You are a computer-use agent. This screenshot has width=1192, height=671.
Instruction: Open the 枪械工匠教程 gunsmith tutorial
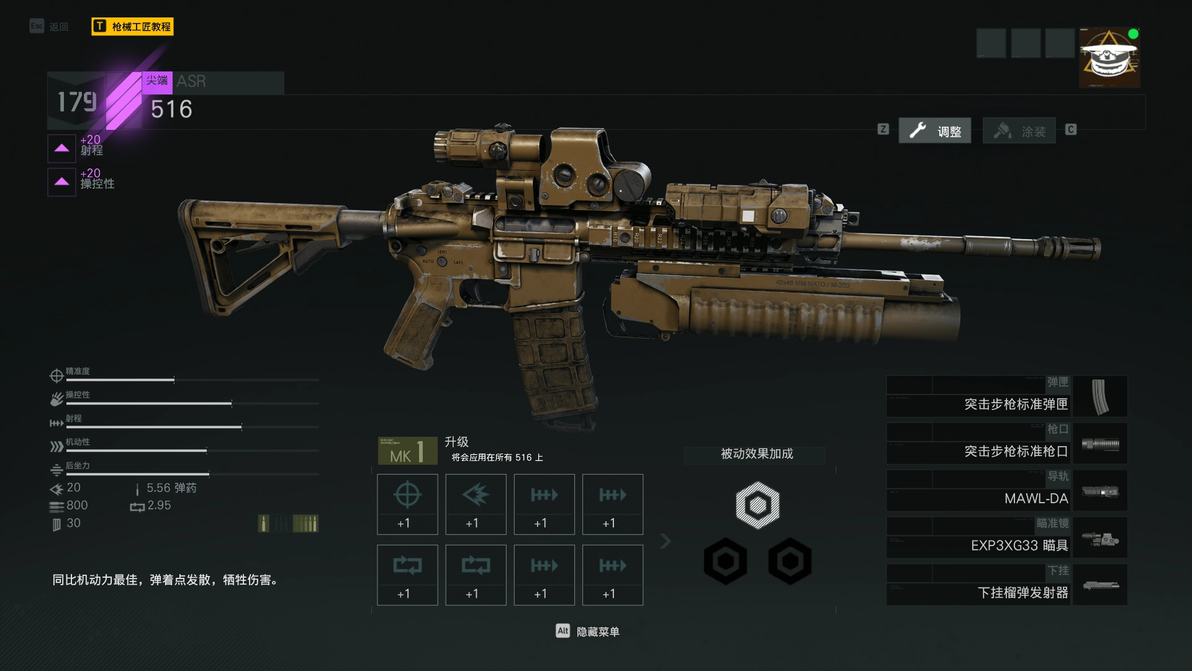tap(132, 27)
